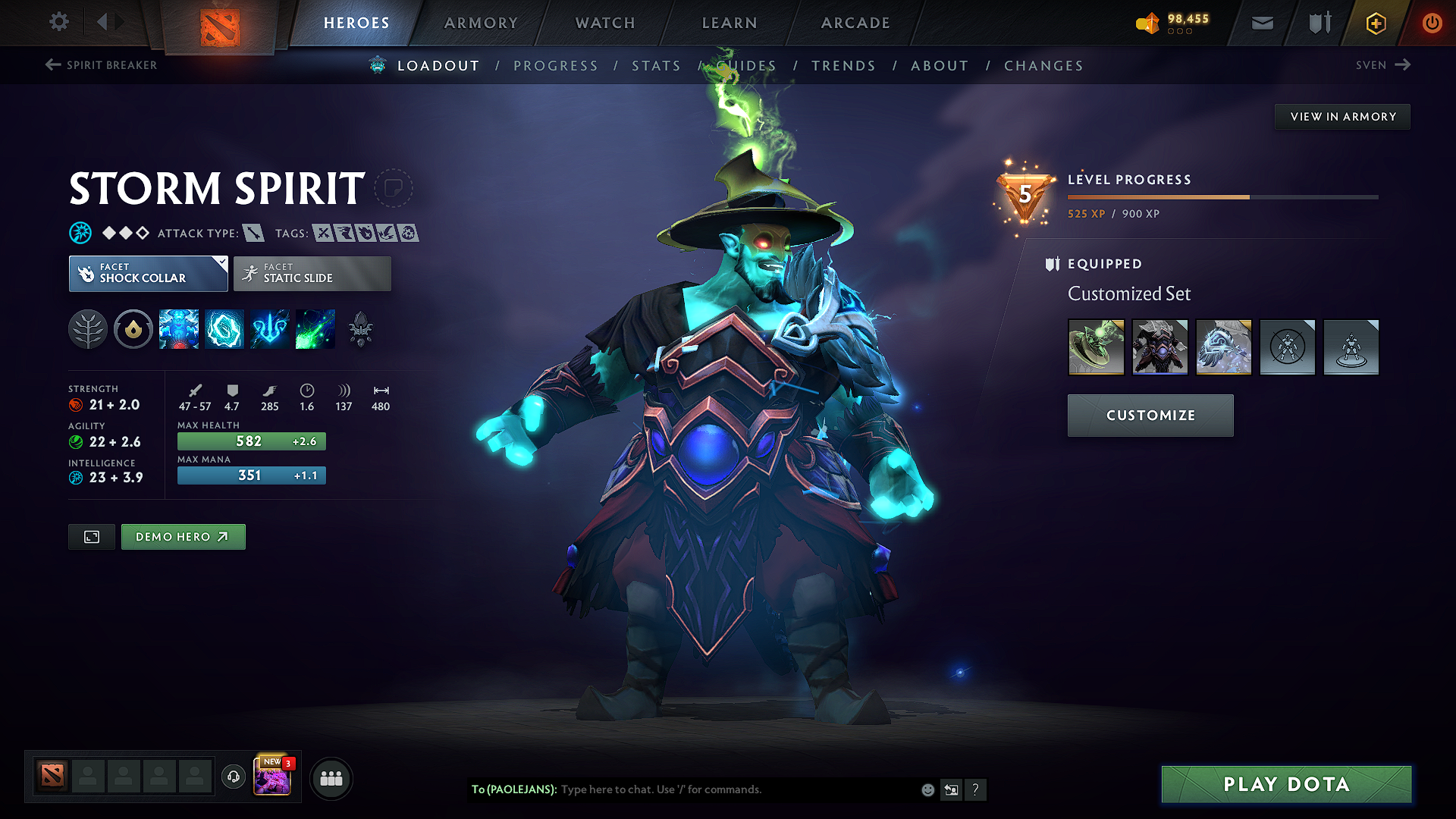Open the mail inbox icon in top bar
The width and height of the screenshot is (1456, 819).
coord(1261,23)
